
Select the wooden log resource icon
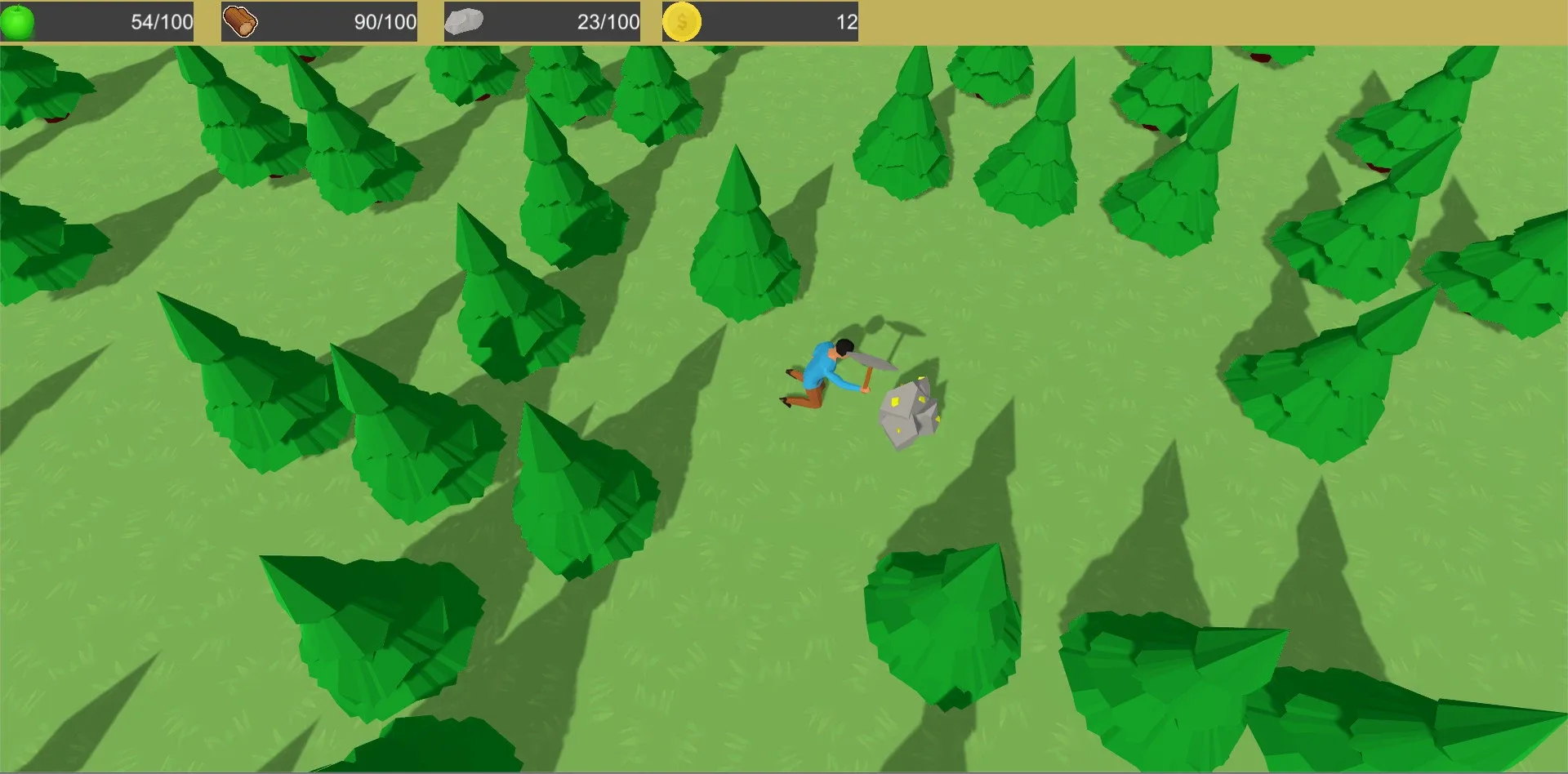[x=241, y=20]
